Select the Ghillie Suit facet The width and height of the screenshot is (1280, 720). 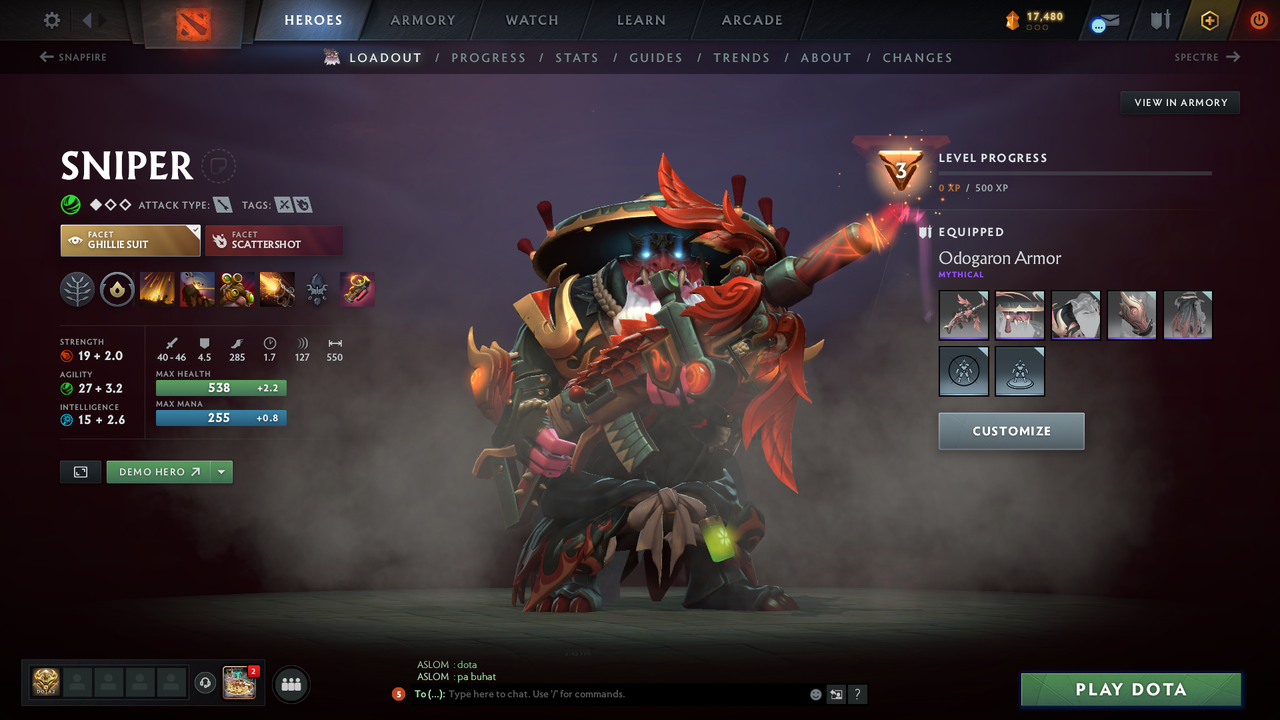tap(130, 240)
